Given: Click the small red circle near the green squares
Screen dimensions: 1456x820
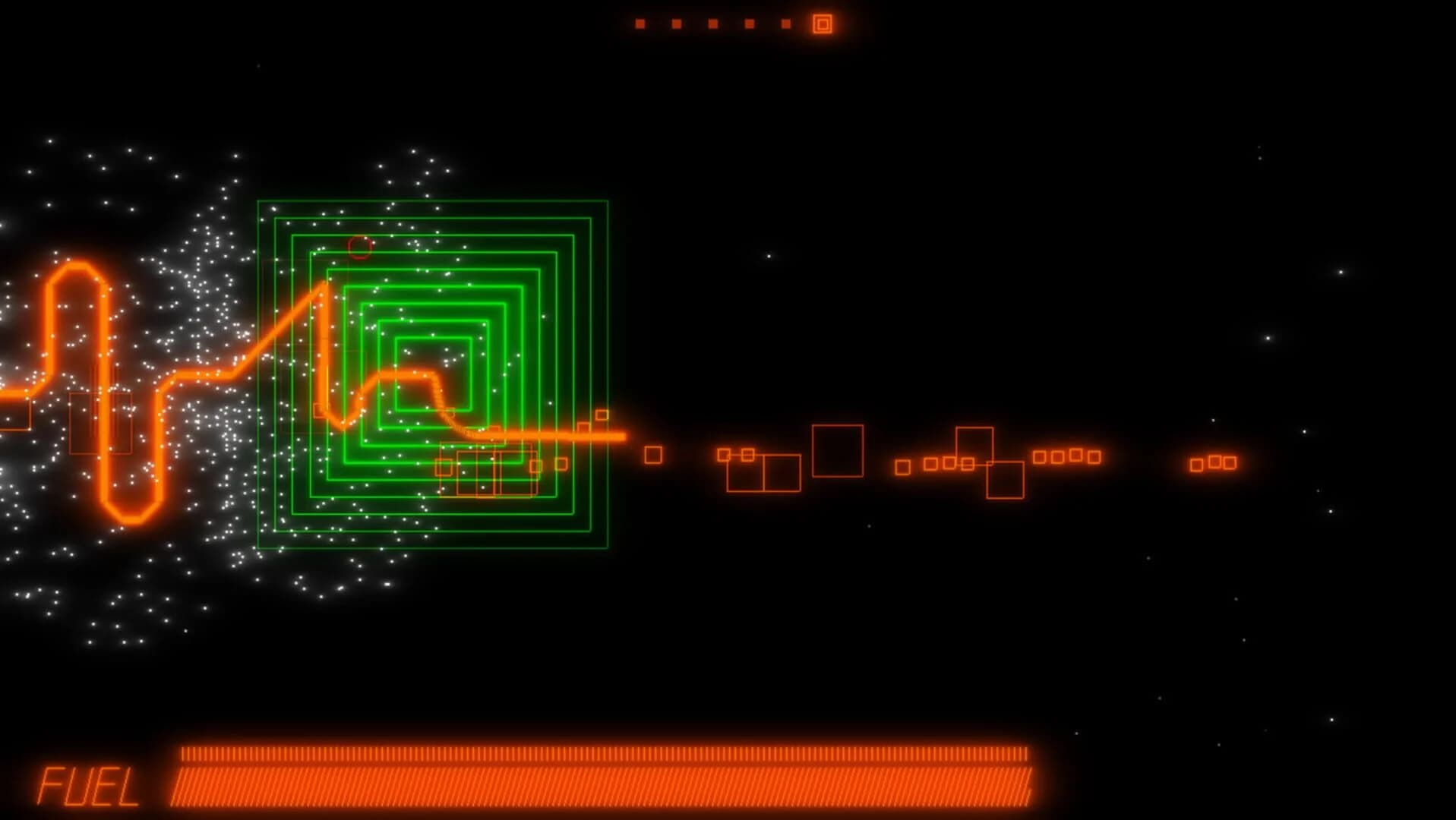Looking at the screenshot, I should point(358,248).
